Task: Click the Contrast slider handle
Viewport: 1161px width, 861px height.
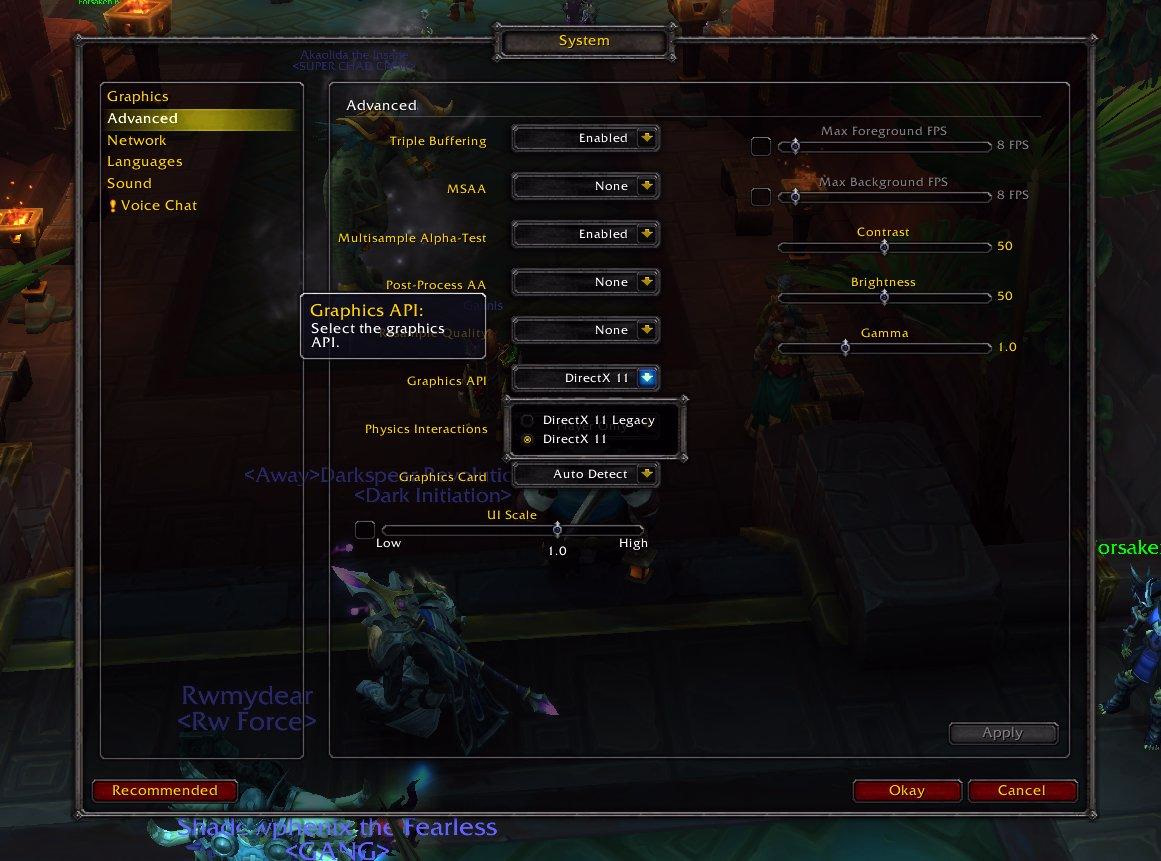Action: (884, 246)
